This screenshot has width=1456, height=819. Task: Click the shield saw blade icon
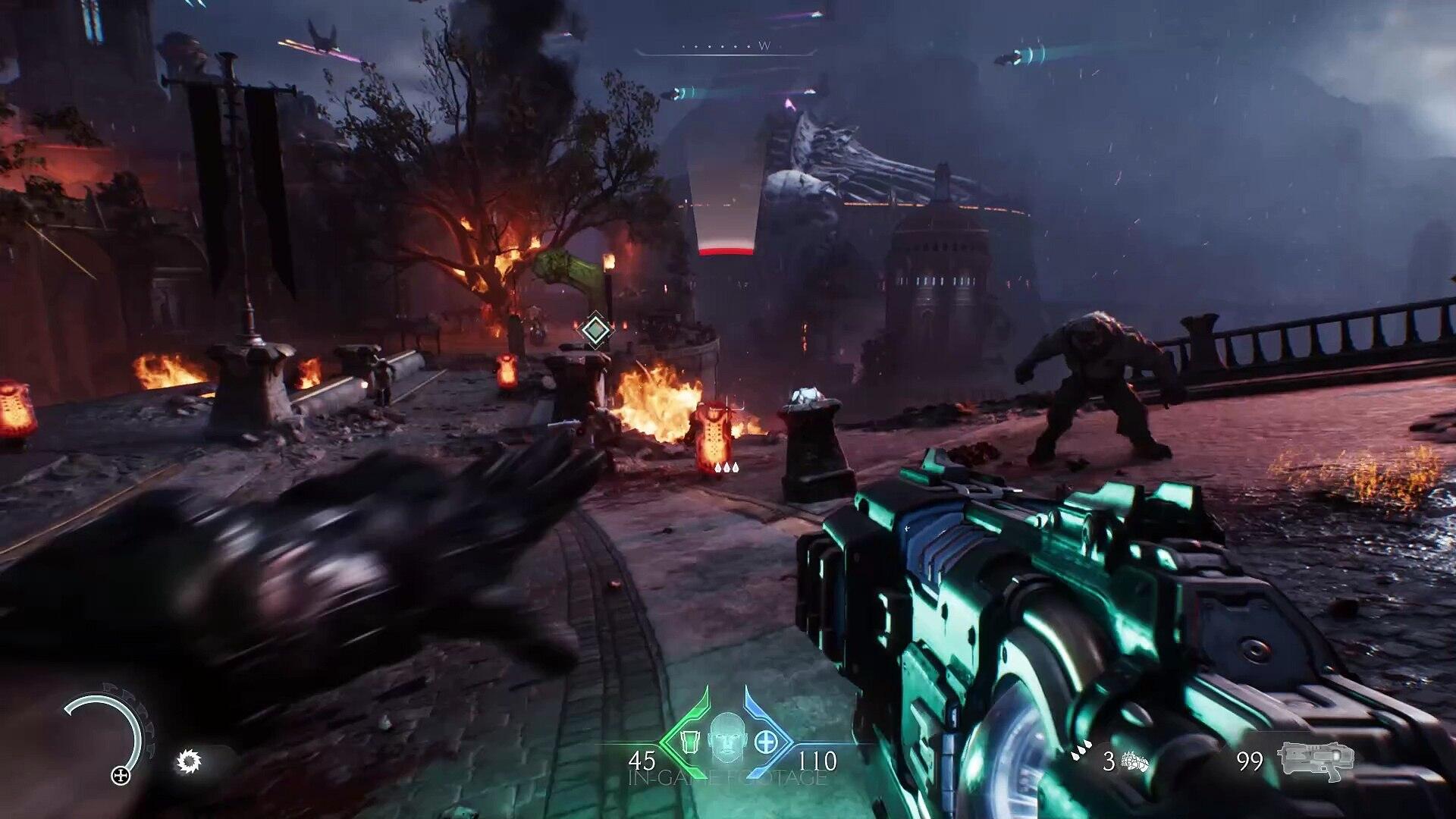point(188,761)
